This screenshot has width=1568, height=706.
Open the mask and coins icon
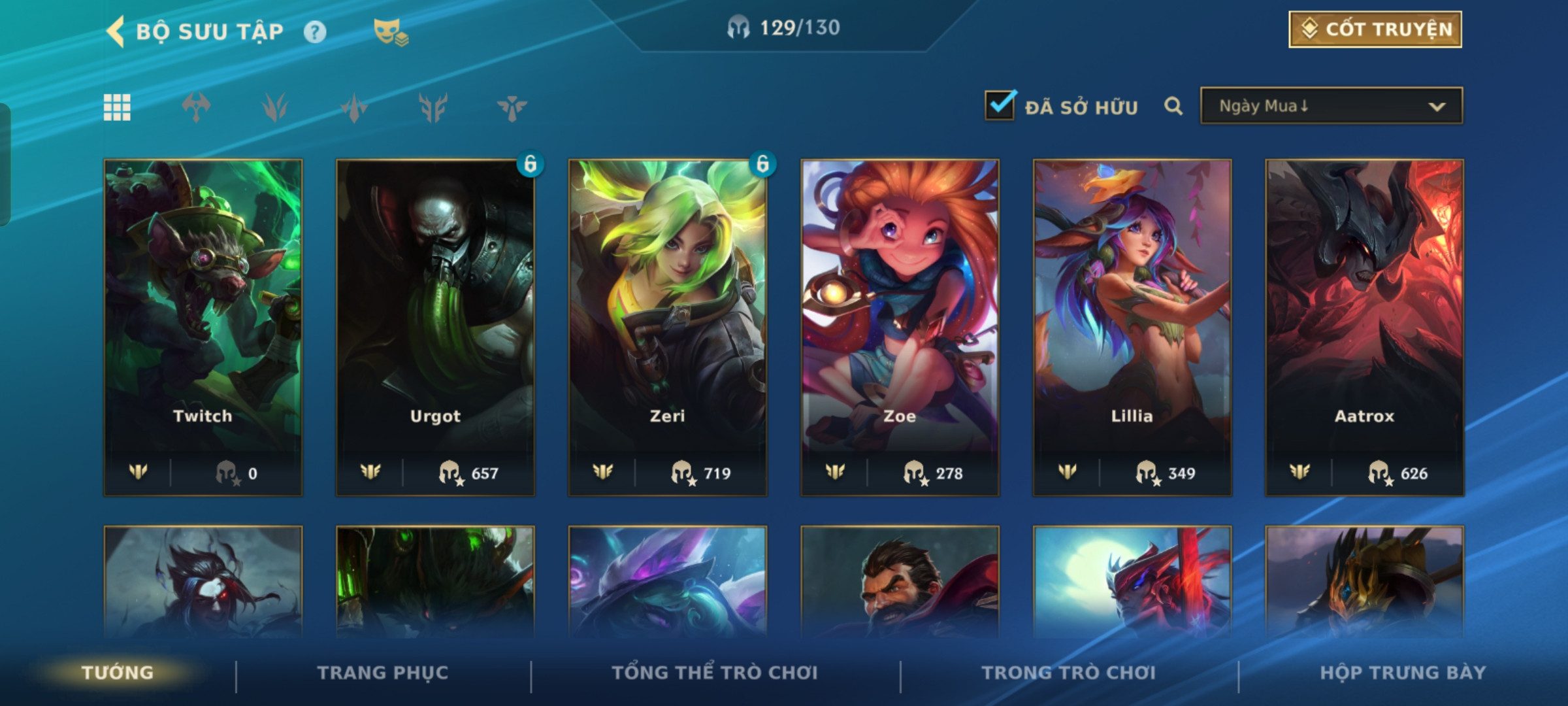(390, 31)
